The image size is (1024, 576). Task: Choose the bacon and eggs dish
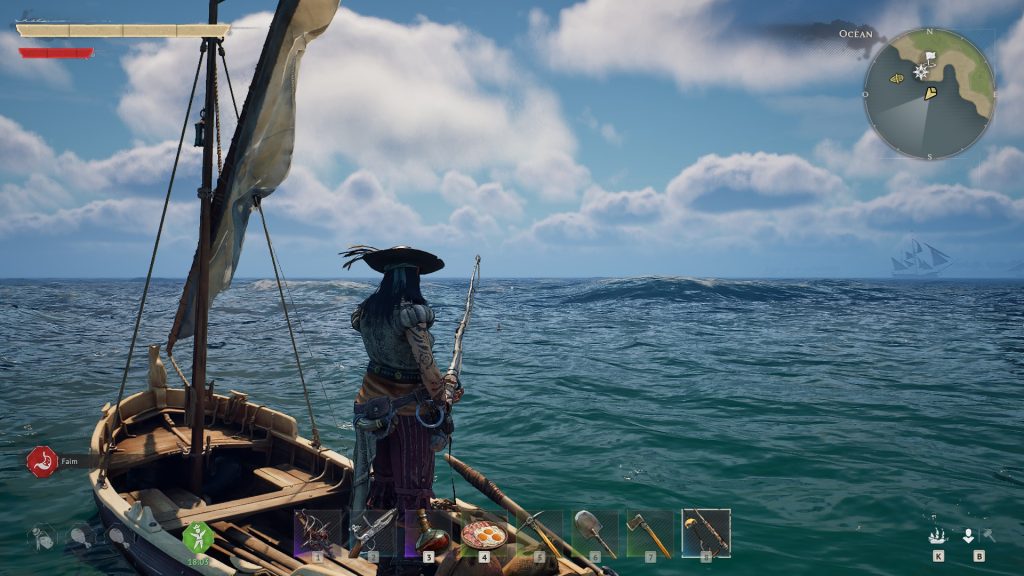pos(484,533)
